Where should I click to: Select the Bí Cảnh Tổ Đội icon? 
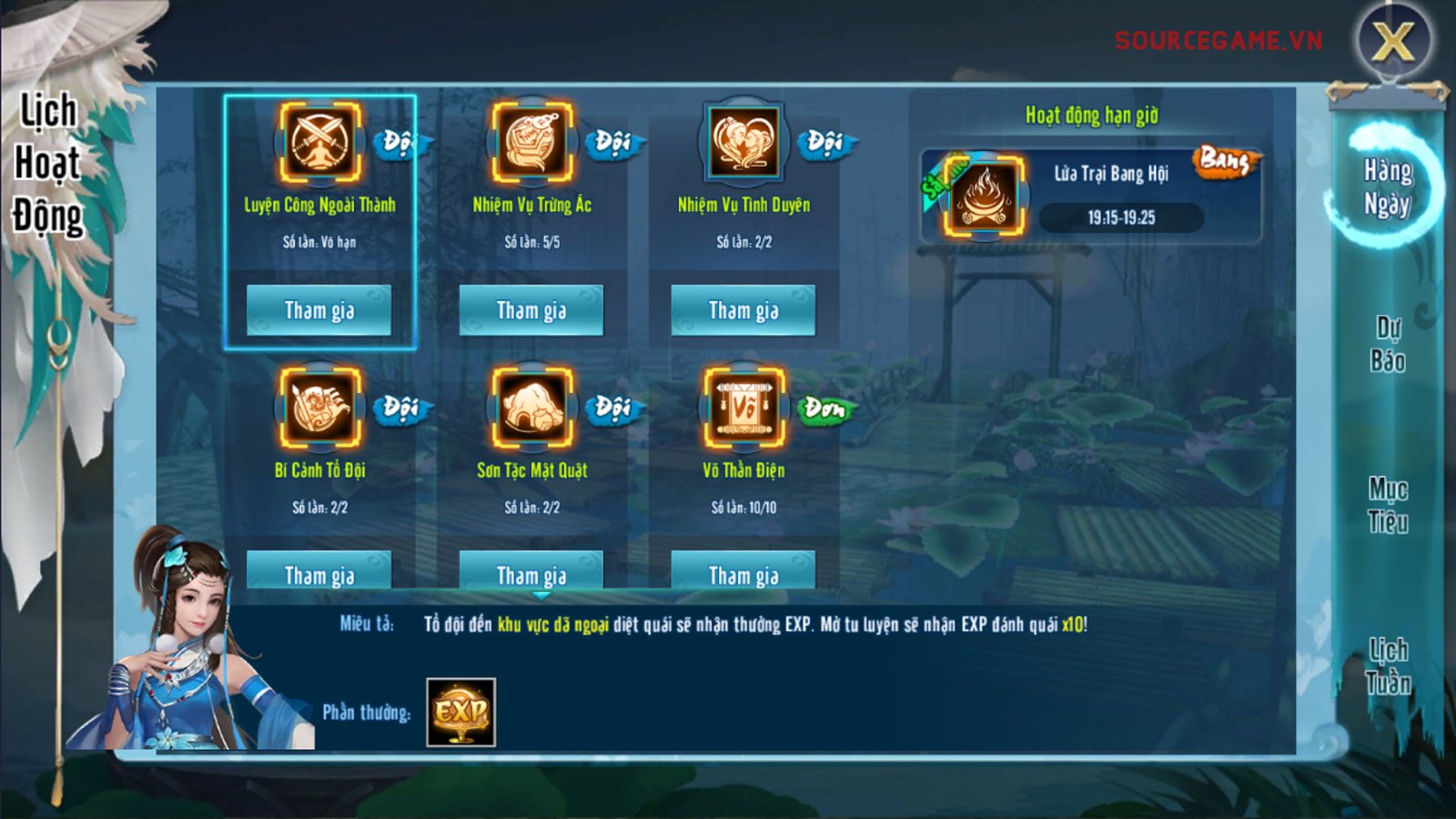tap(319, 408)
